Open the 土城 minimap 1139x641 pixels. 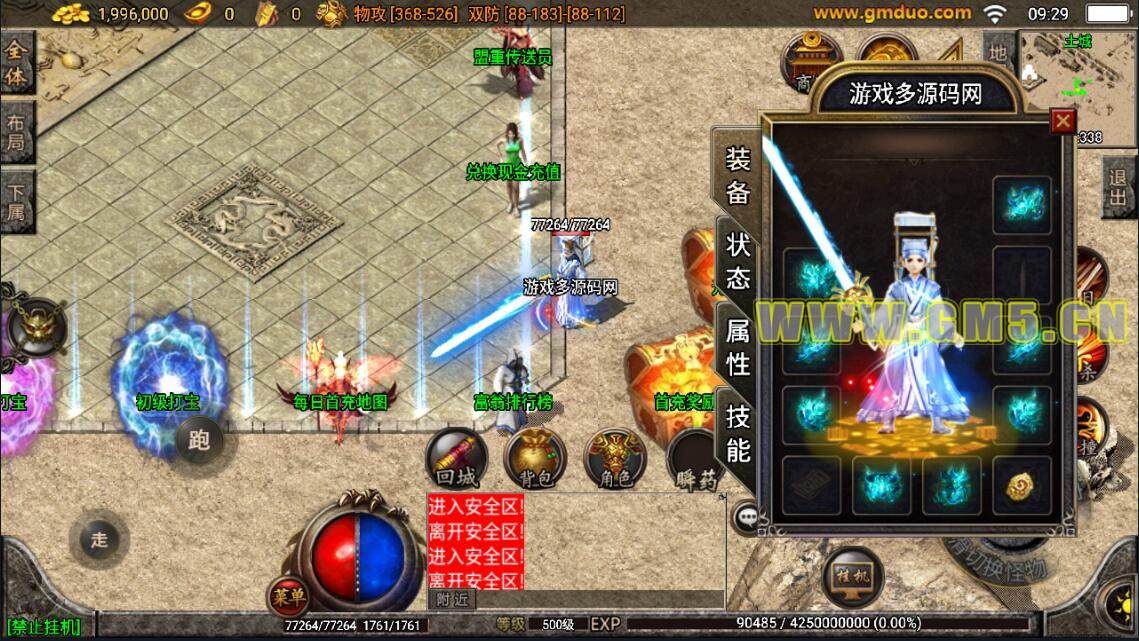1077,78
